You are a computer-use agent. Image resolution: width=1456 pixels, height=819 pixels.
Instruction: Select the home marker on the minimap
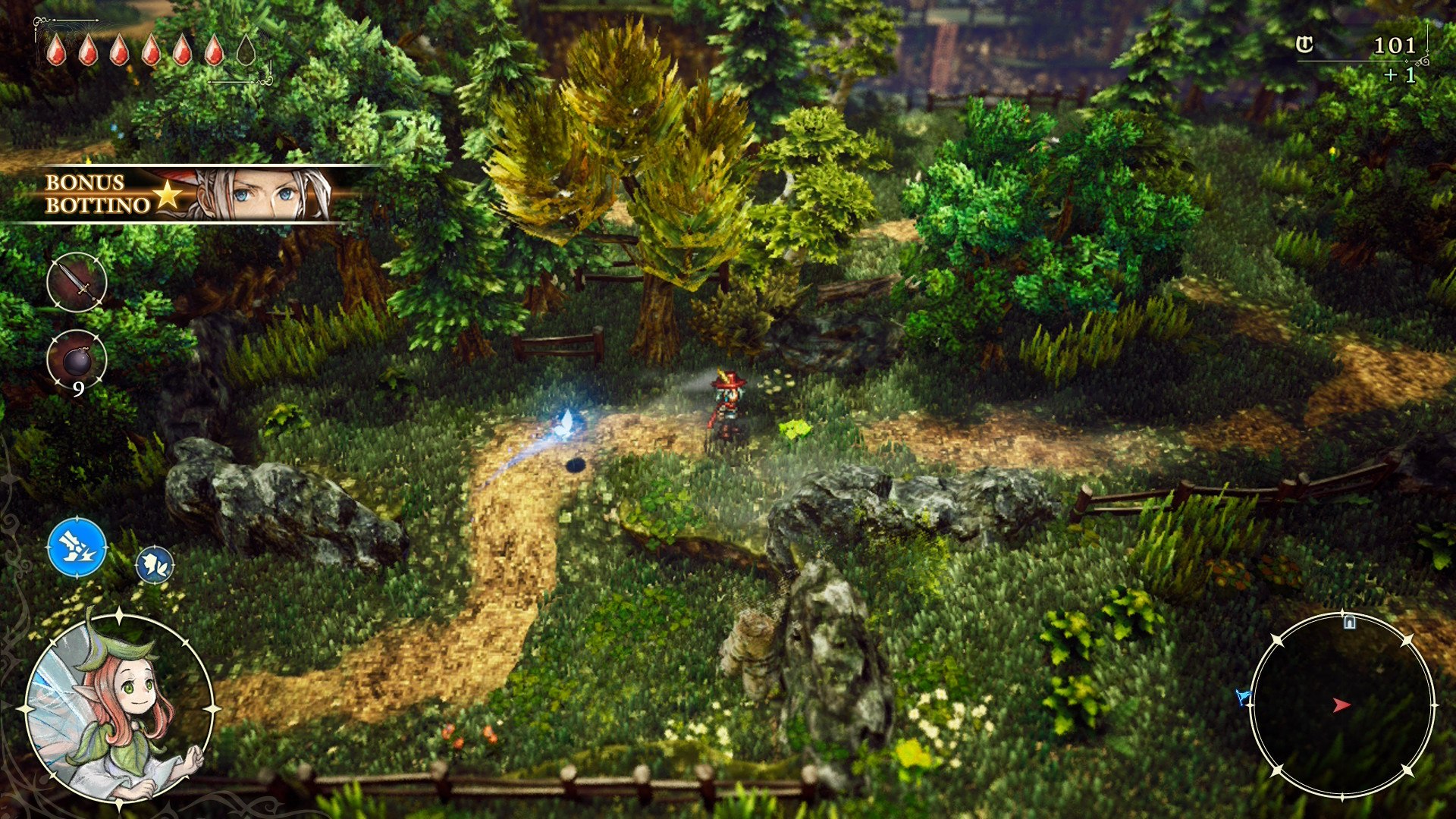(x=1349, y=623)
